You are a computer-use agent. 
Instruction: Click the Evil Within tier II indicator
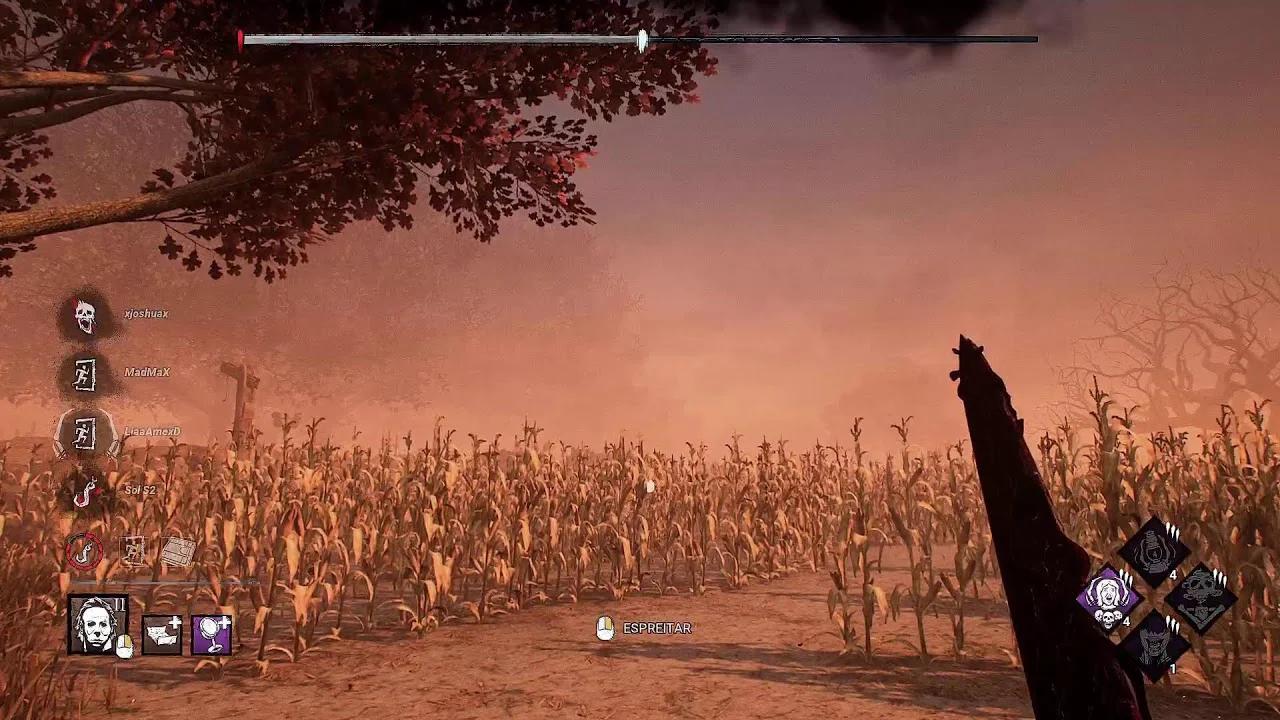(119, 604)
